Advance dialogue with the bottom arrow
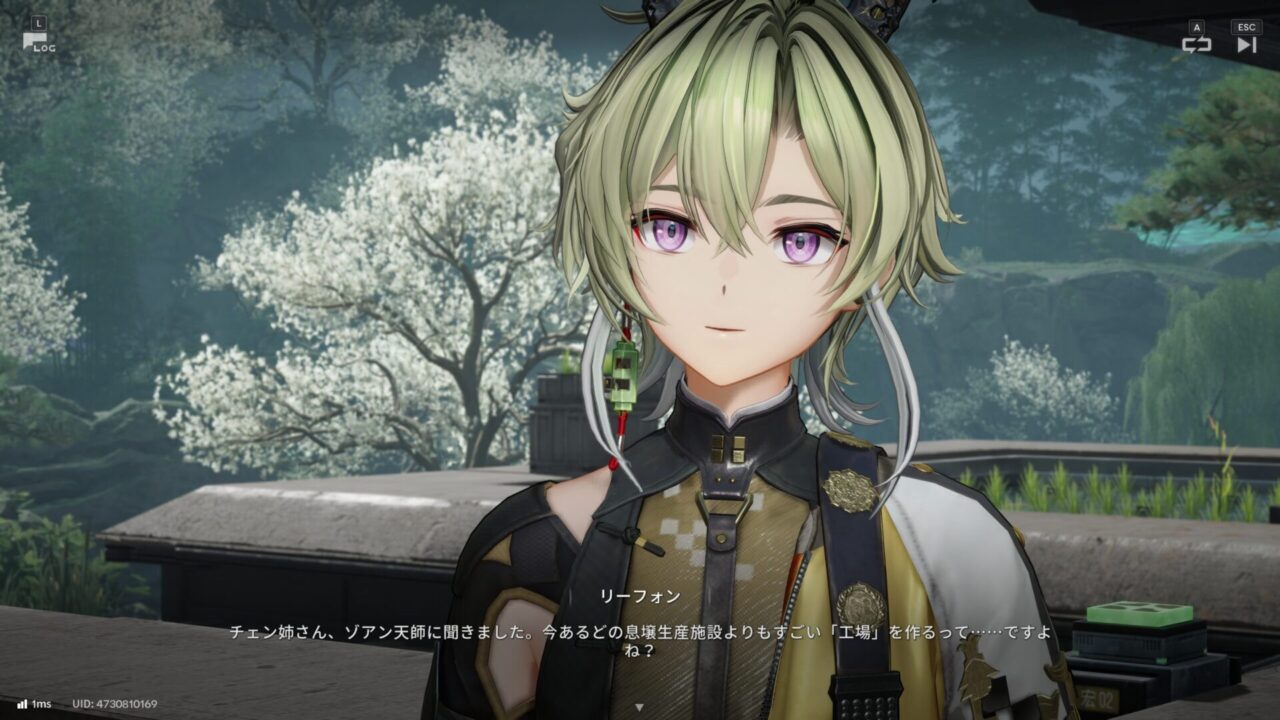This screenshot has width=1280, height=720. [x=640, y=707]
